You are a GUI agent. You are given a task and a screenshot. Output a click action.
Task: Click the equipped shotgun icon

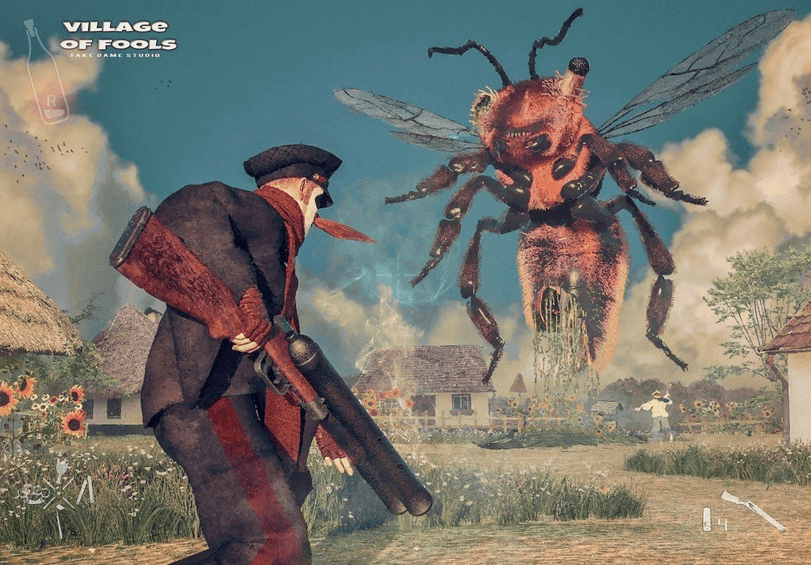click(x=753, y=510)
